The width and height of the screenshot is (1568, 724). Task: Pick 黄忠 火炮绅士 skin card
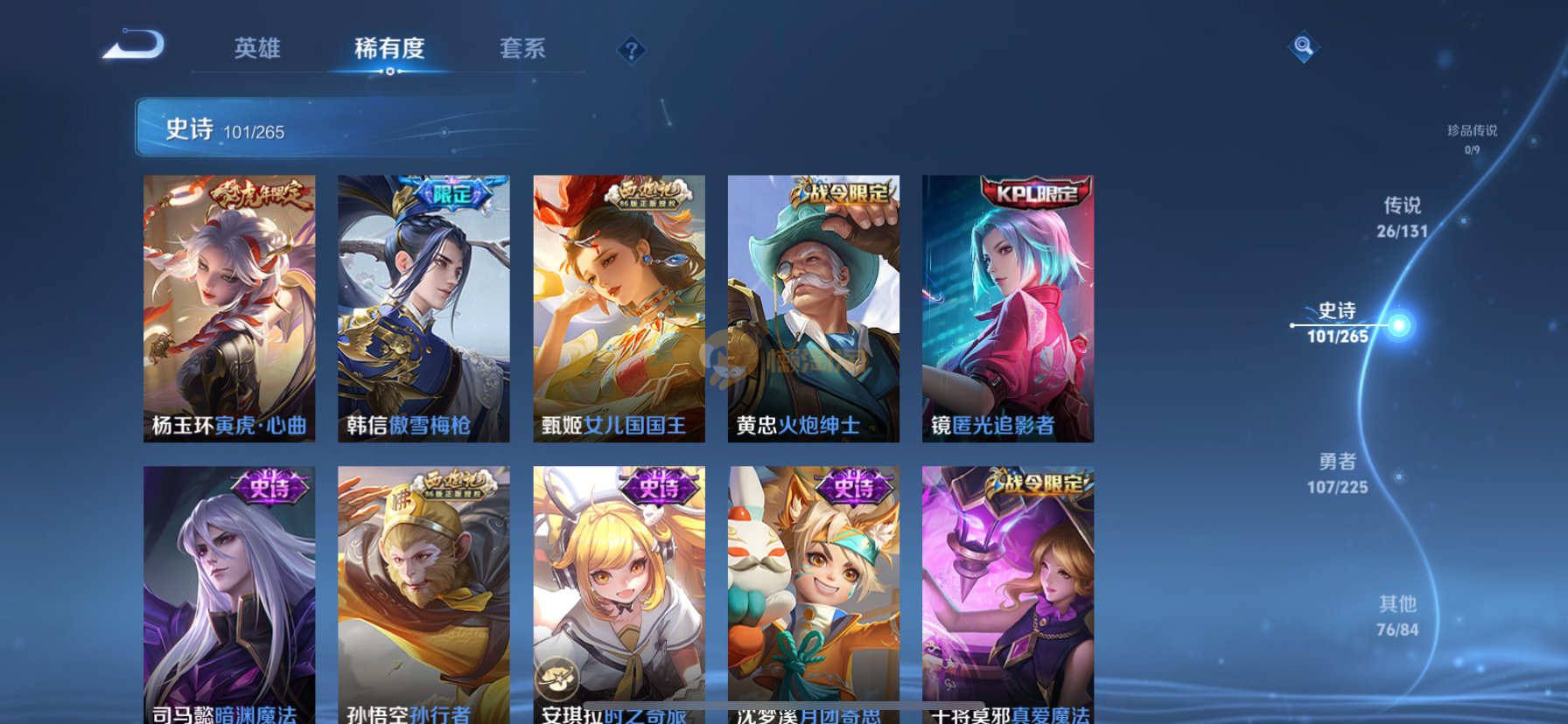click(x=813, y=308)
